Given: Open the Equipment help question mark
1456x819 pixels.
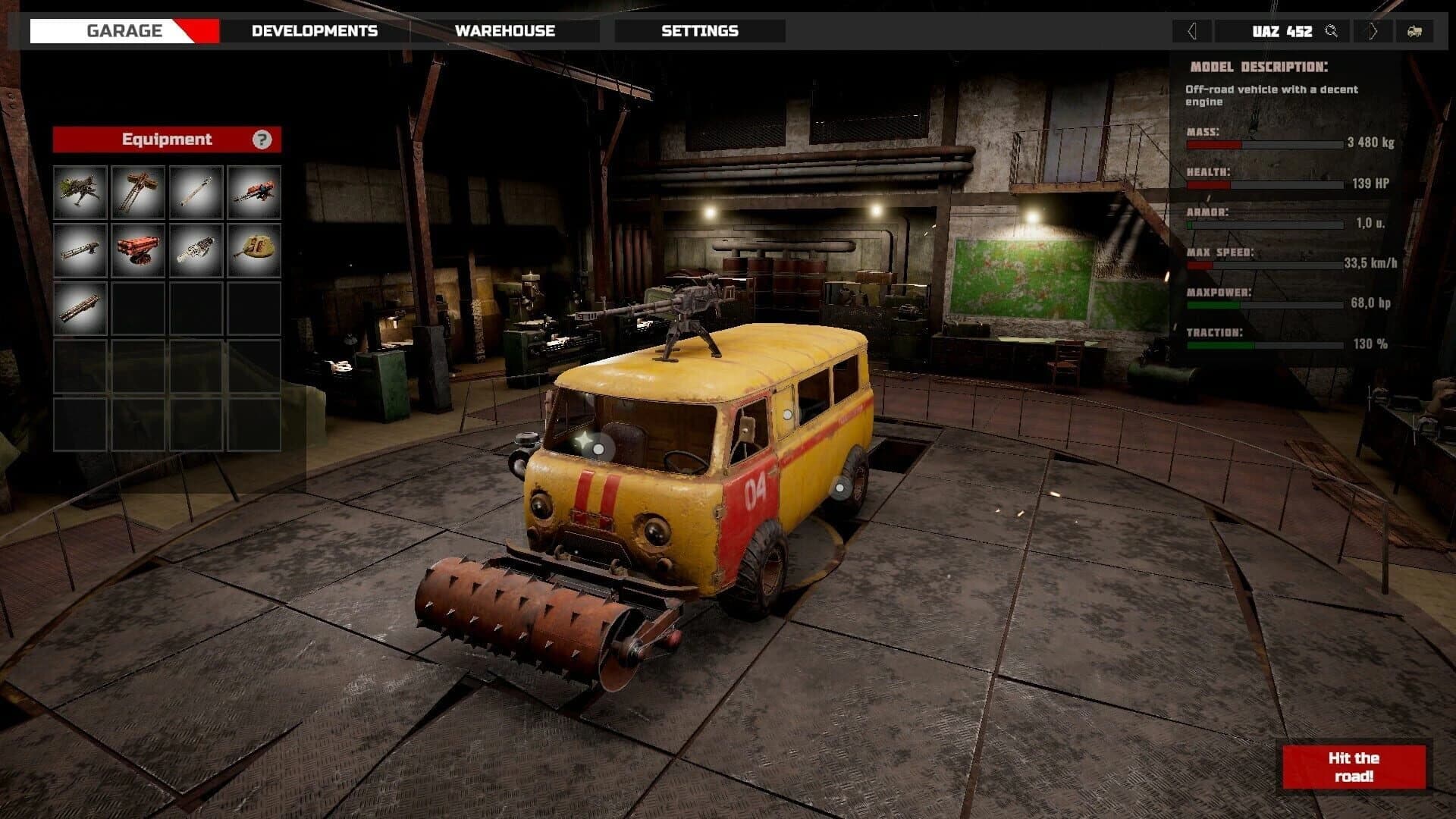Looking at the screenshot, I should tap(262, 140).
